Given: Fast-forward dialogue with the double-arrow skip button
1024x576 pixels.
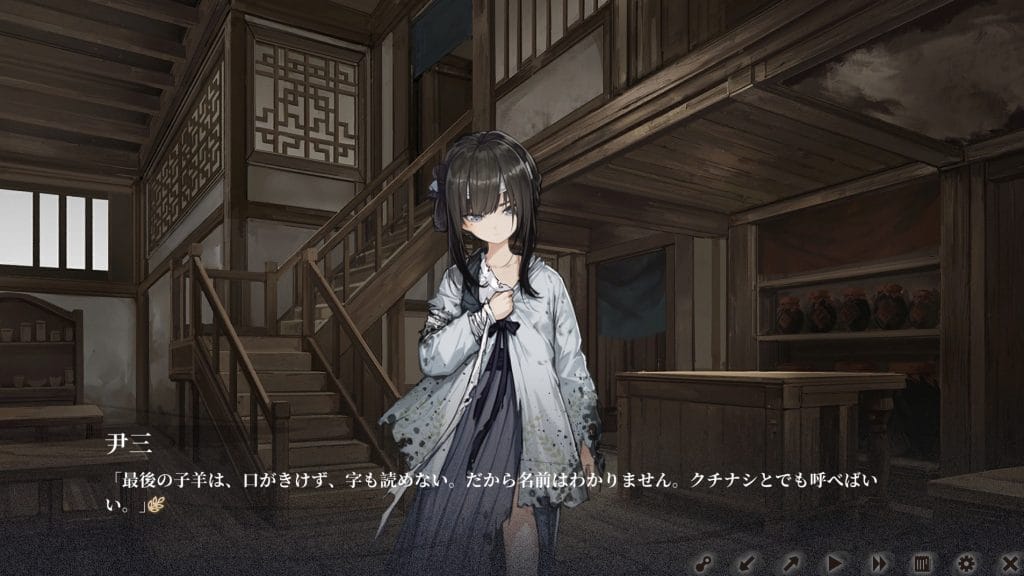Looking at the screenshot, I should point(878,563).
